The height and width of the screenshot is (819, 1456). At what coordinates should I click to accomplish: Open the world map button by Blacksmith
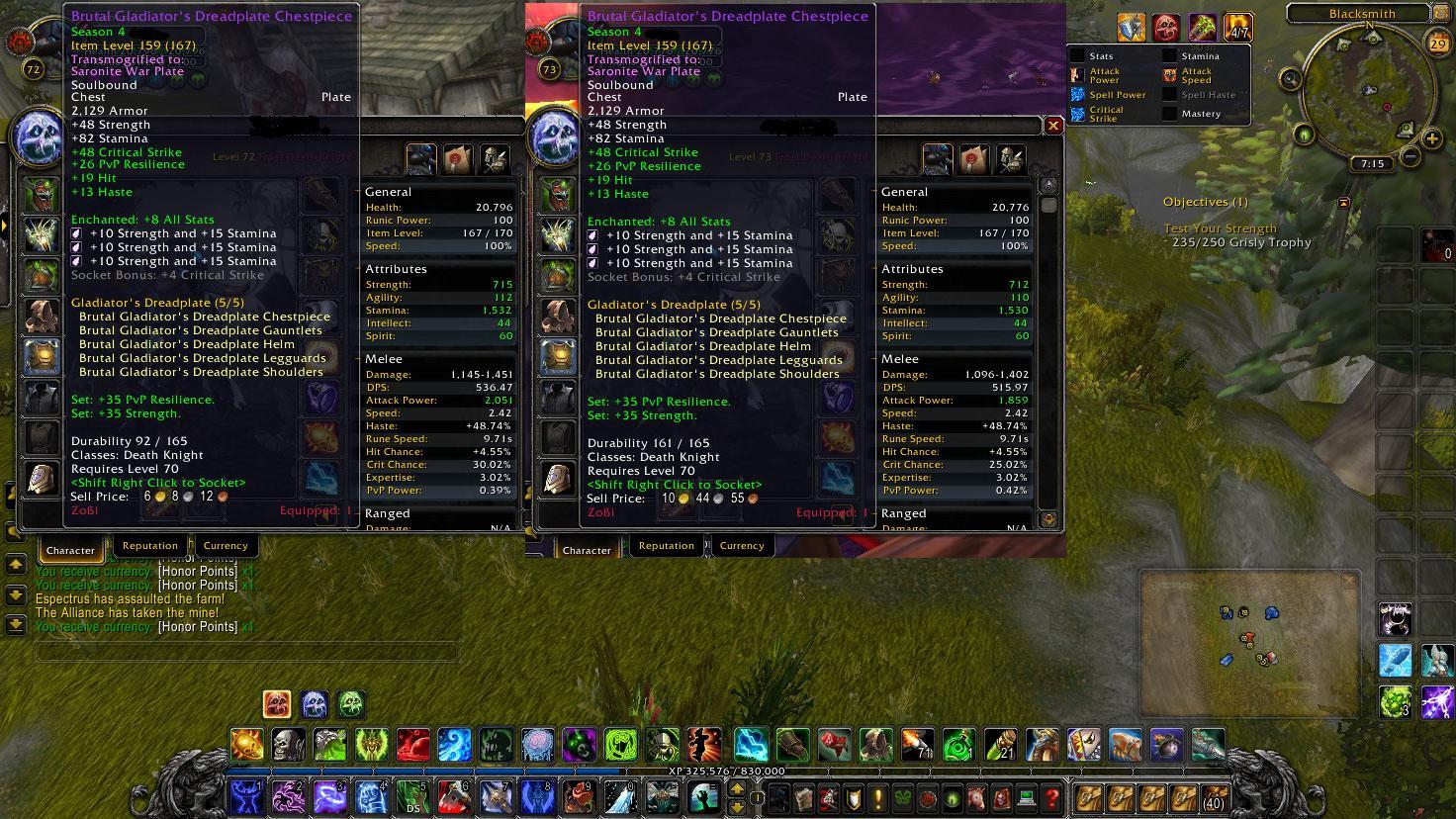coord(1443,14)
